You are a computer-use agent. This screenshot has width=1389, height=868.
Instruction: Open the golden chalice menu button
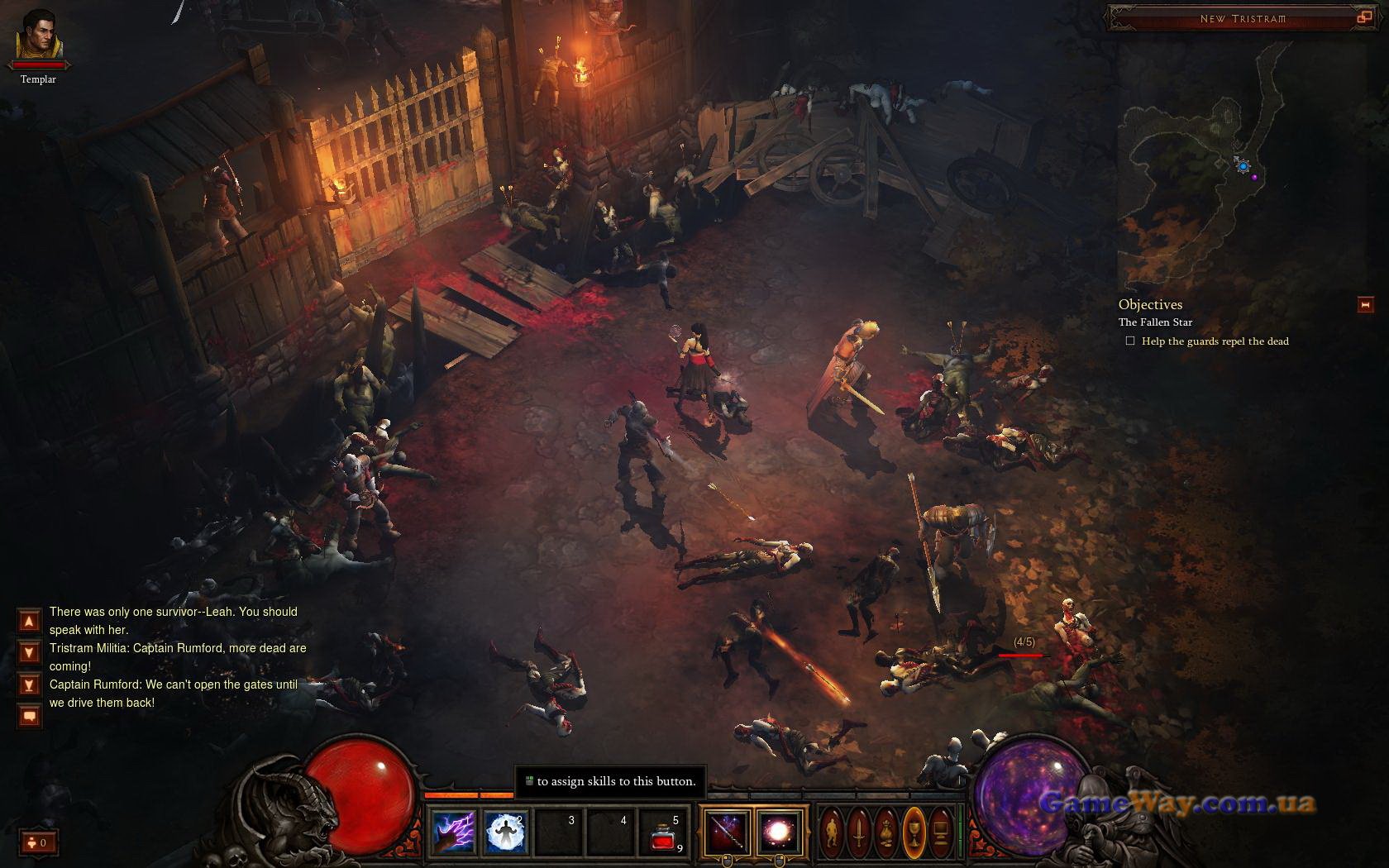click(914, 830)
